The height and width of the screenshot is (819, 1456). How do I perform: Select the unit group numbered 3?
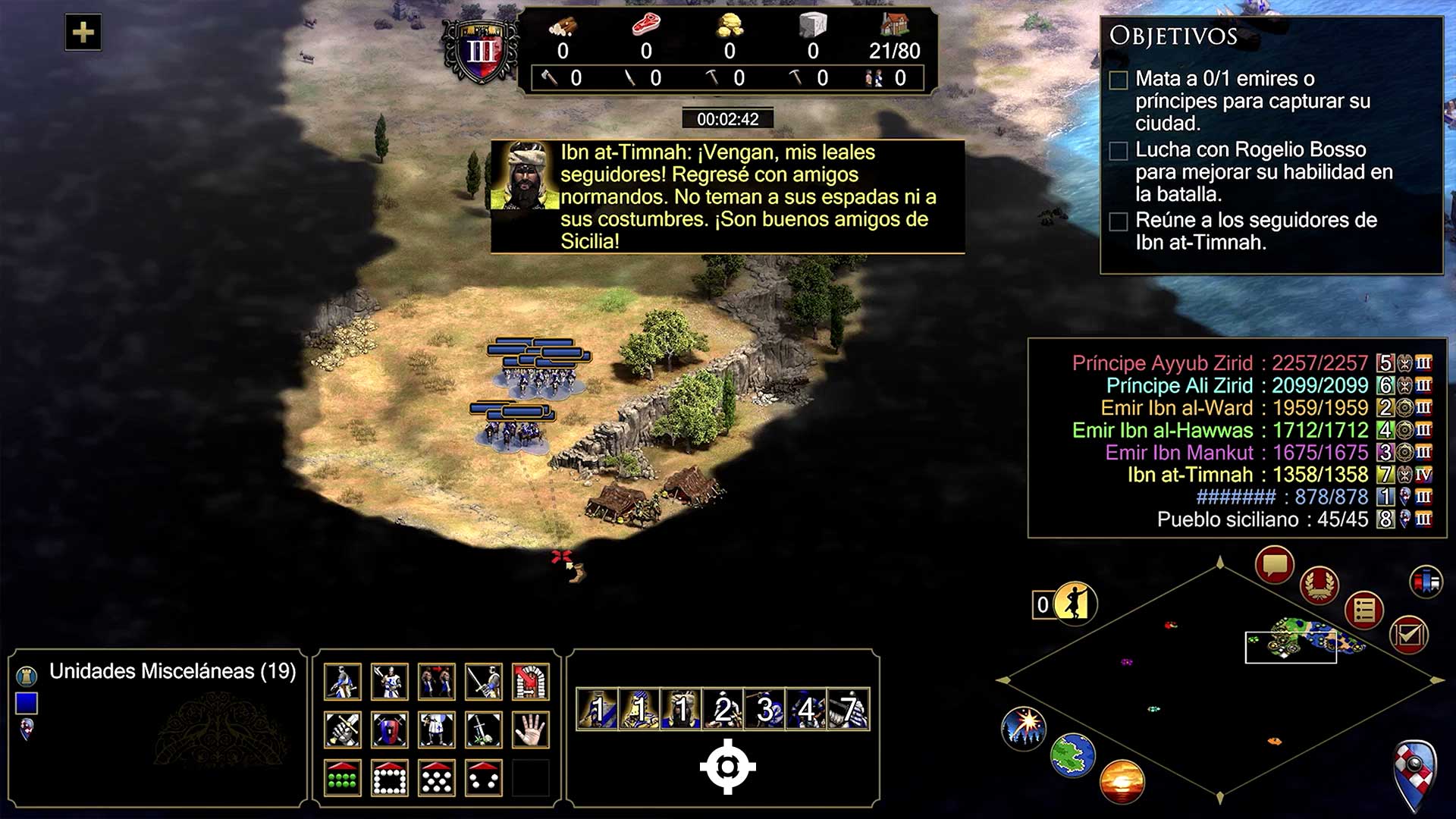click(x=765, y=710)
